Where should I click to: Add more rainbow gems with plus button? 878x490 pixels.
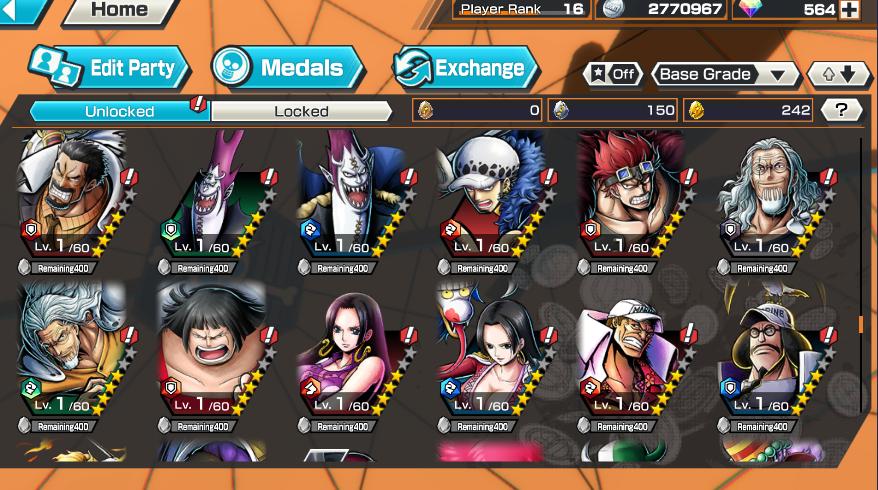(849, 10)
